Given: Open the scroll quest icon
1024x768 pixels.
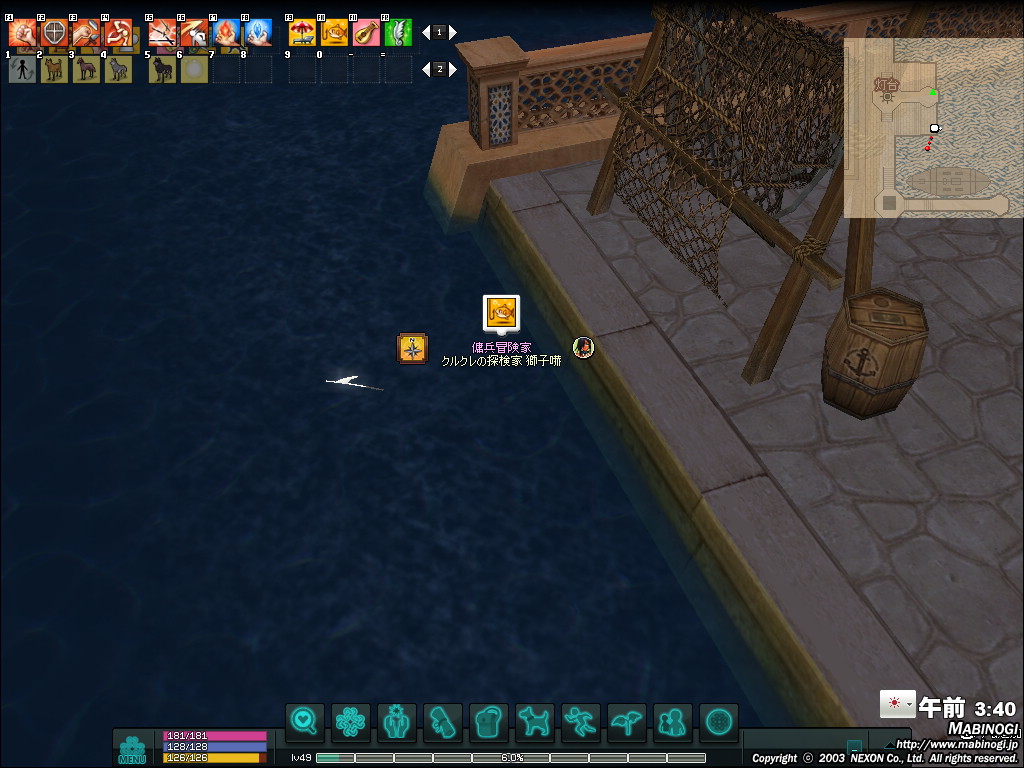Looking at the screenshot, I should (443, 721).
